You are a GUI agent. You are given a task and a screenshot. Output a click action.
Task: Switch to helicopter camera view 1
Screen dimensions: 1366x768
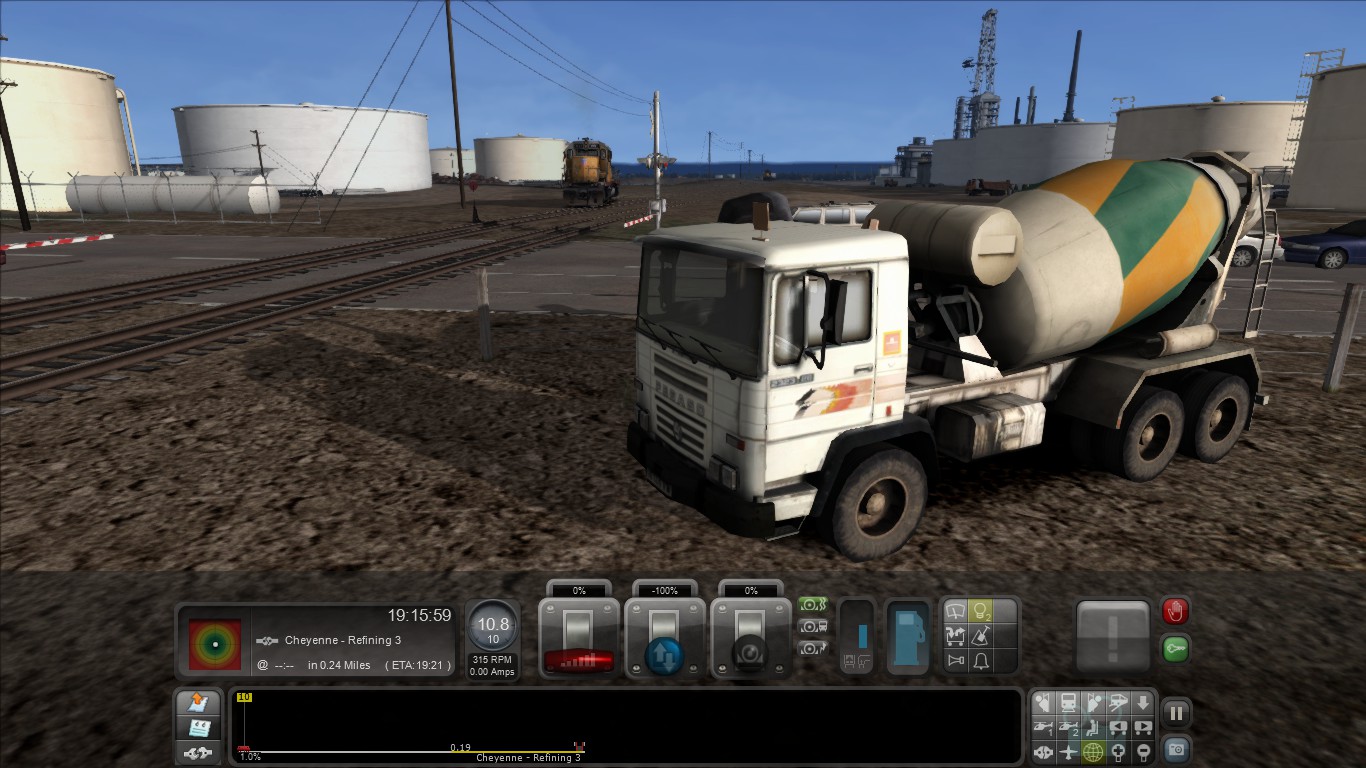1043,727
